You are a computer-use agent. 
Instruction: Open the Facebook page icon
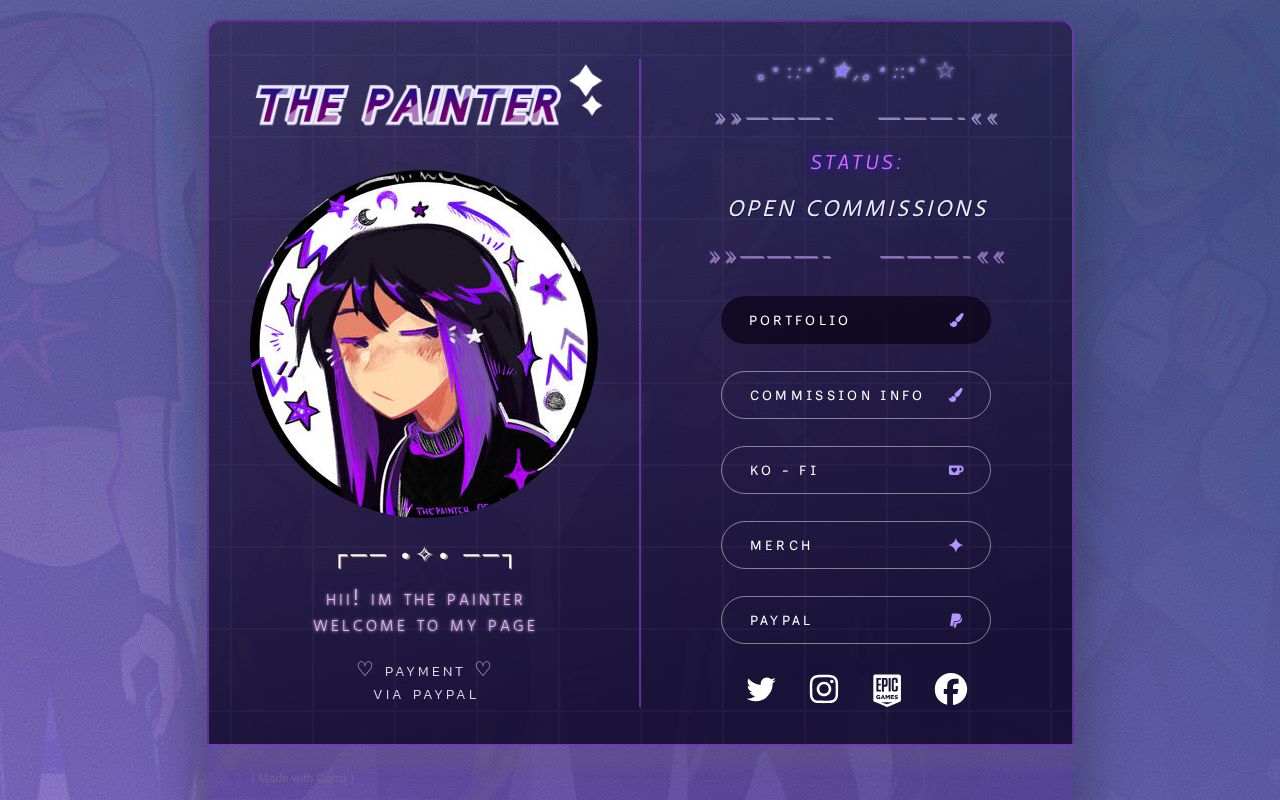951,689
